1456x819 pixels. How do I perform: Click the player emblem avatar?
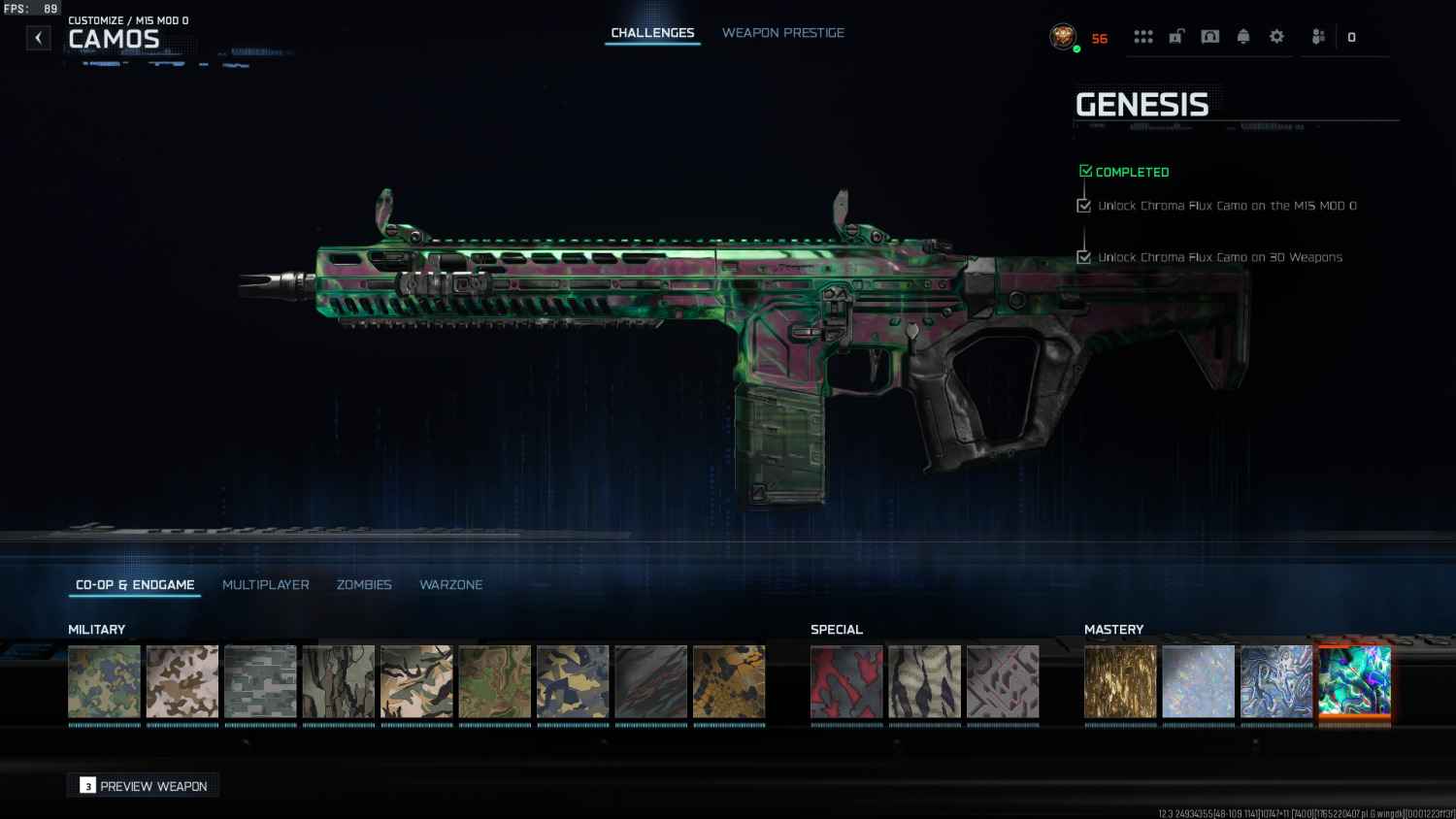point(1063,37)
